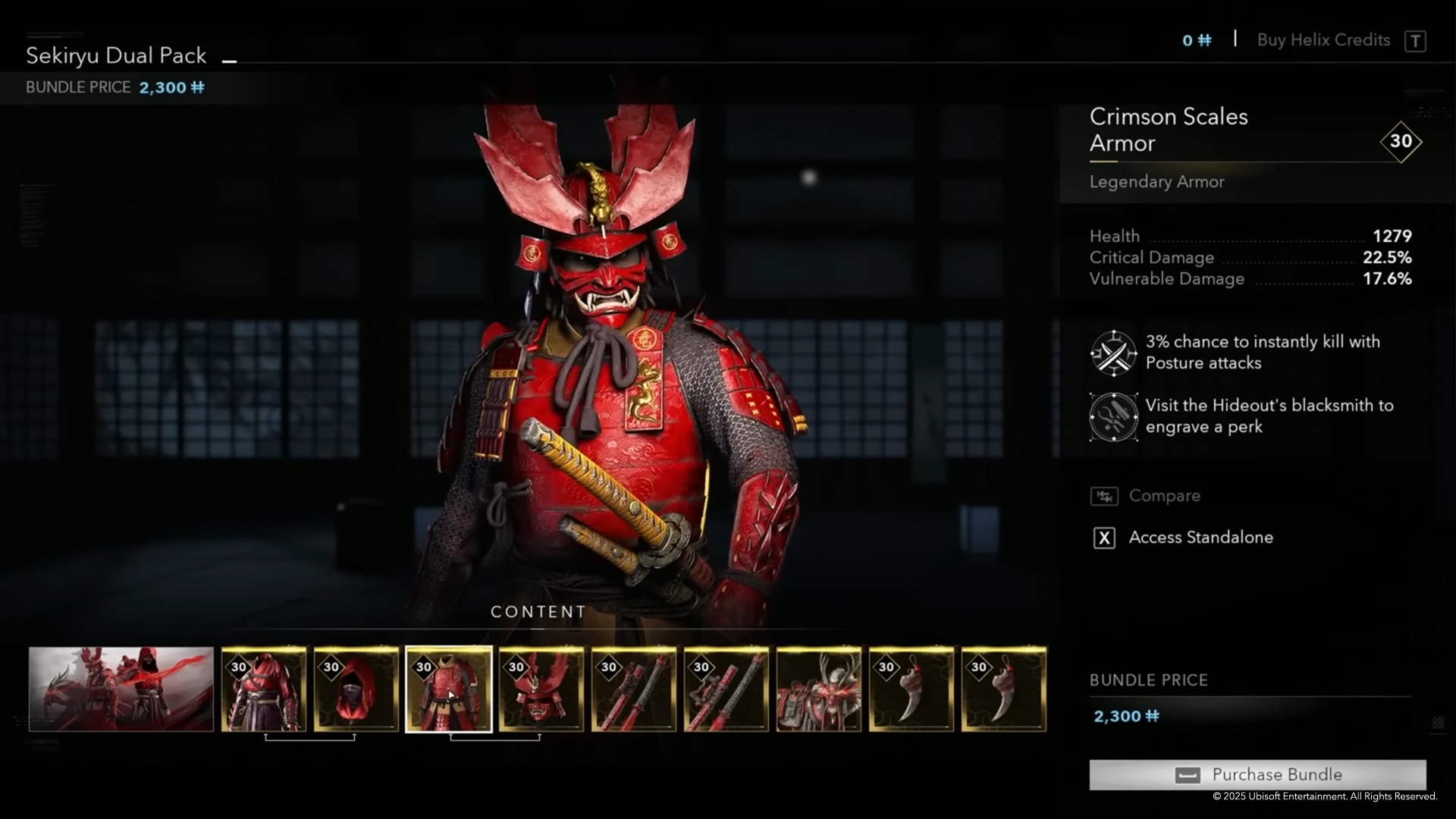Select the red robe outfit slot
This screenshot has width=1456, height=819.
click(x=264, y=689)
